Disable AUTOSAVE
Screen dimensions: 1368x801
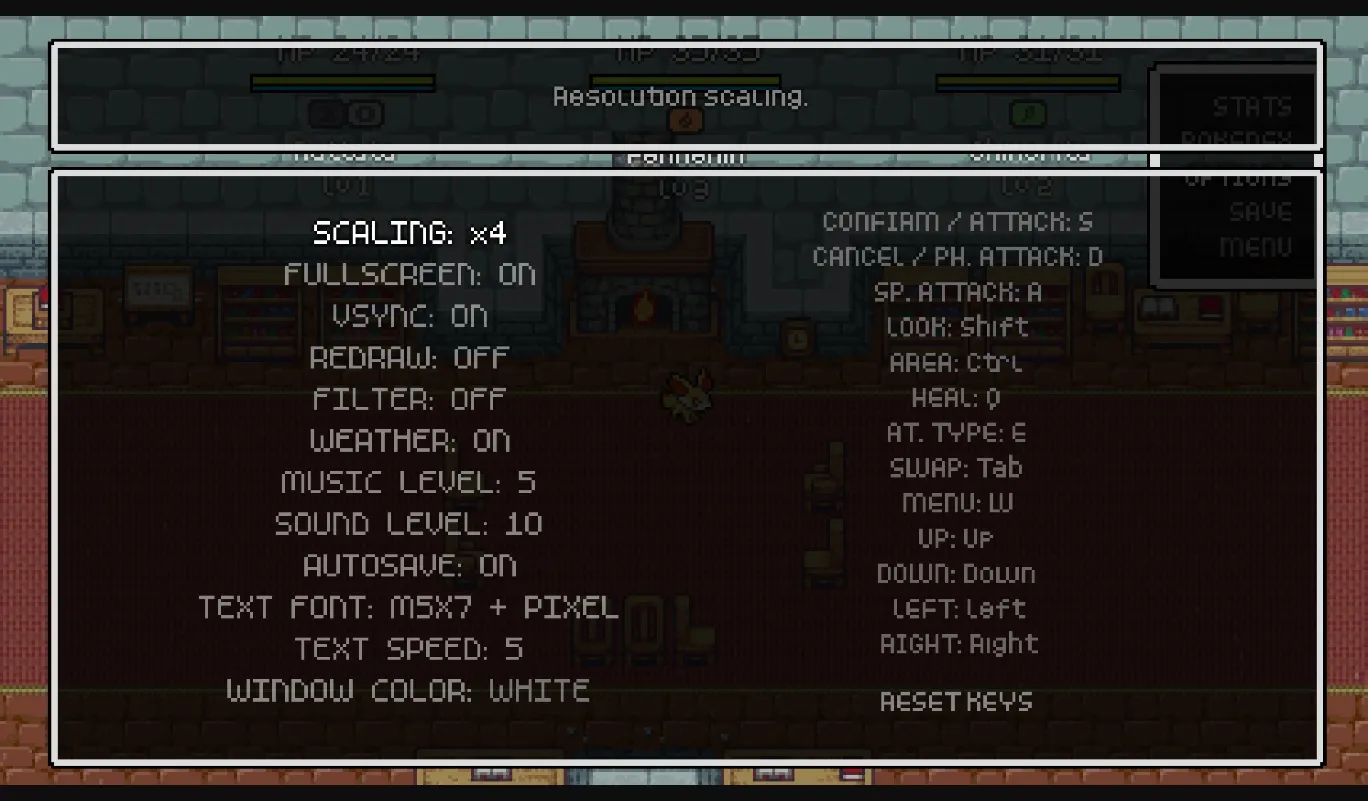pyautogui.click(x=410, y=566)
